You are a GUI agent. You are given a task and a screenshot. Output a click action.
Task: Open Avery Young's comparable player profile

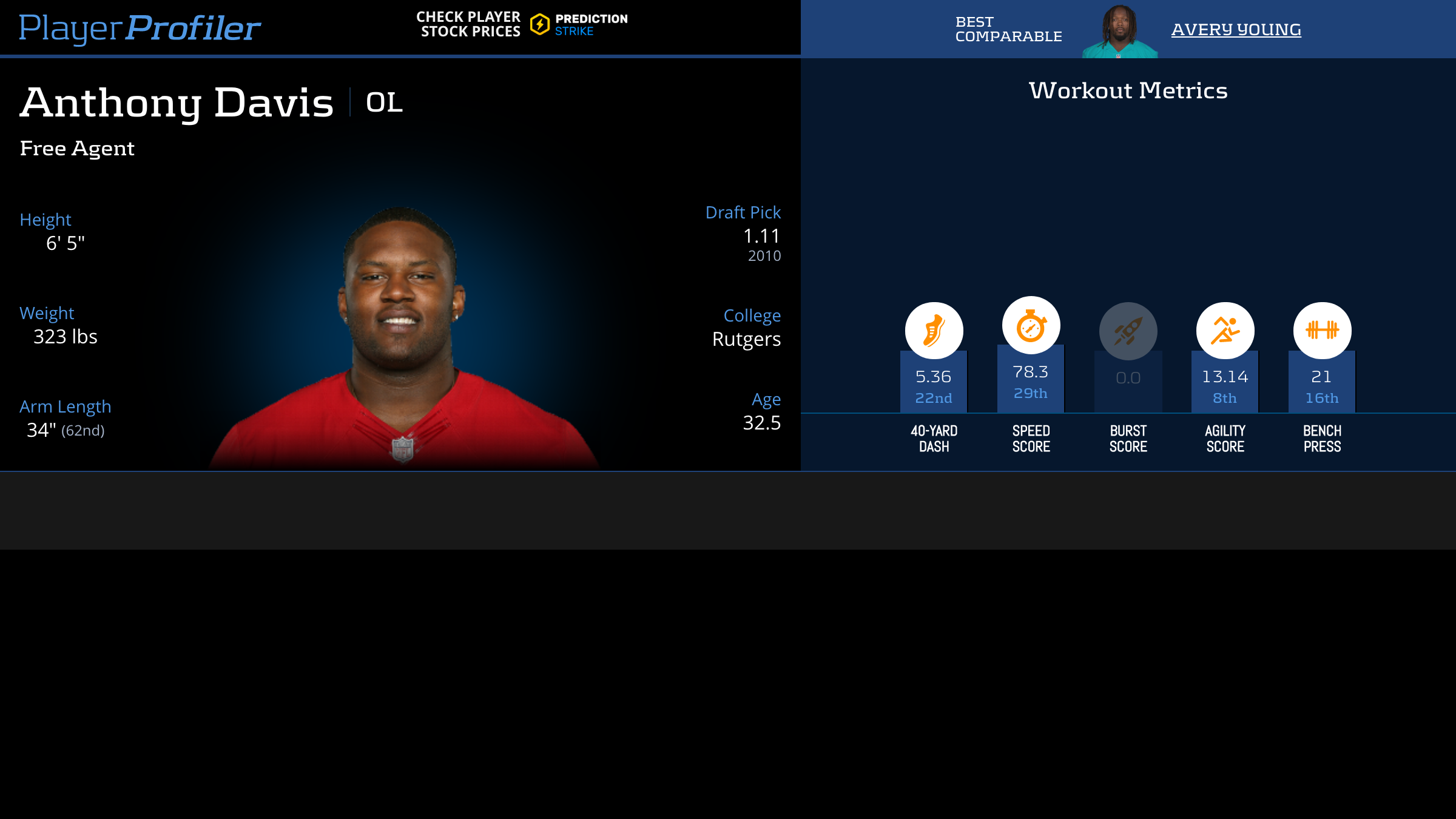pyautogui.click(x=1236, y=29)
